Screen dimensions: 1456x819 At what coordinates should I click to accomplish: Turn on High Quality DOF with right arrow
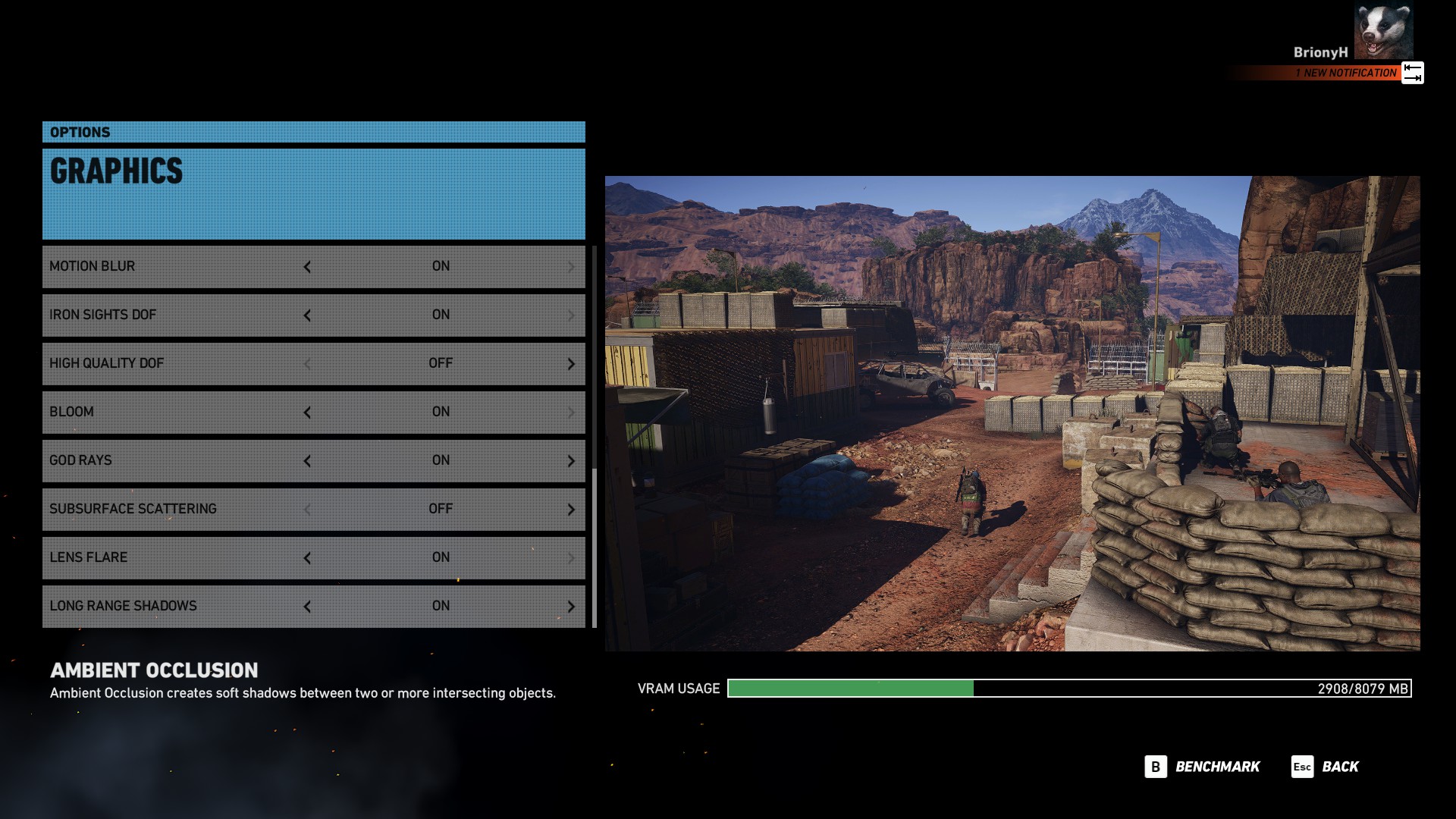[x=571, y=364]
